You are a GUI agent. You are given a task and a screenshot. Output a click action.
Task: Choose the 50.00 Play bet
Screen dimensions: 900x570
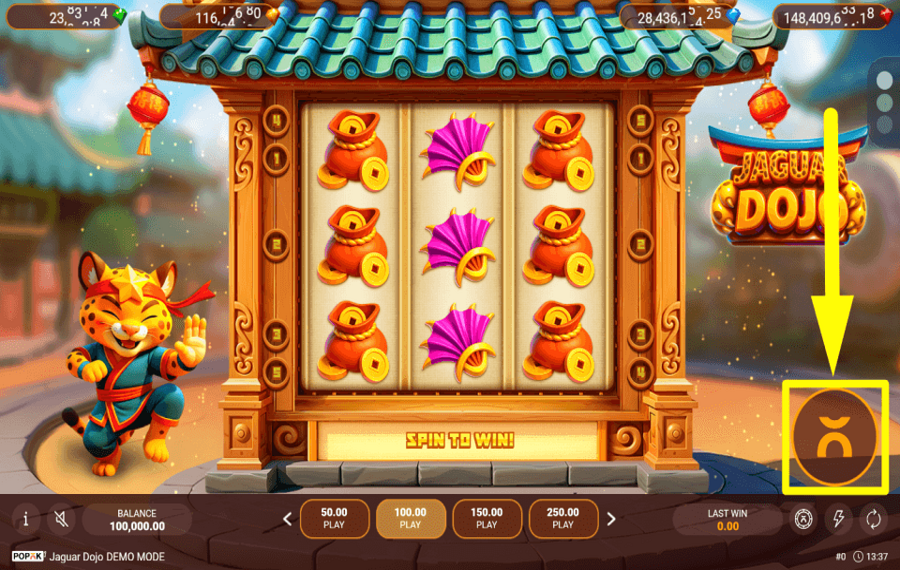334,518
